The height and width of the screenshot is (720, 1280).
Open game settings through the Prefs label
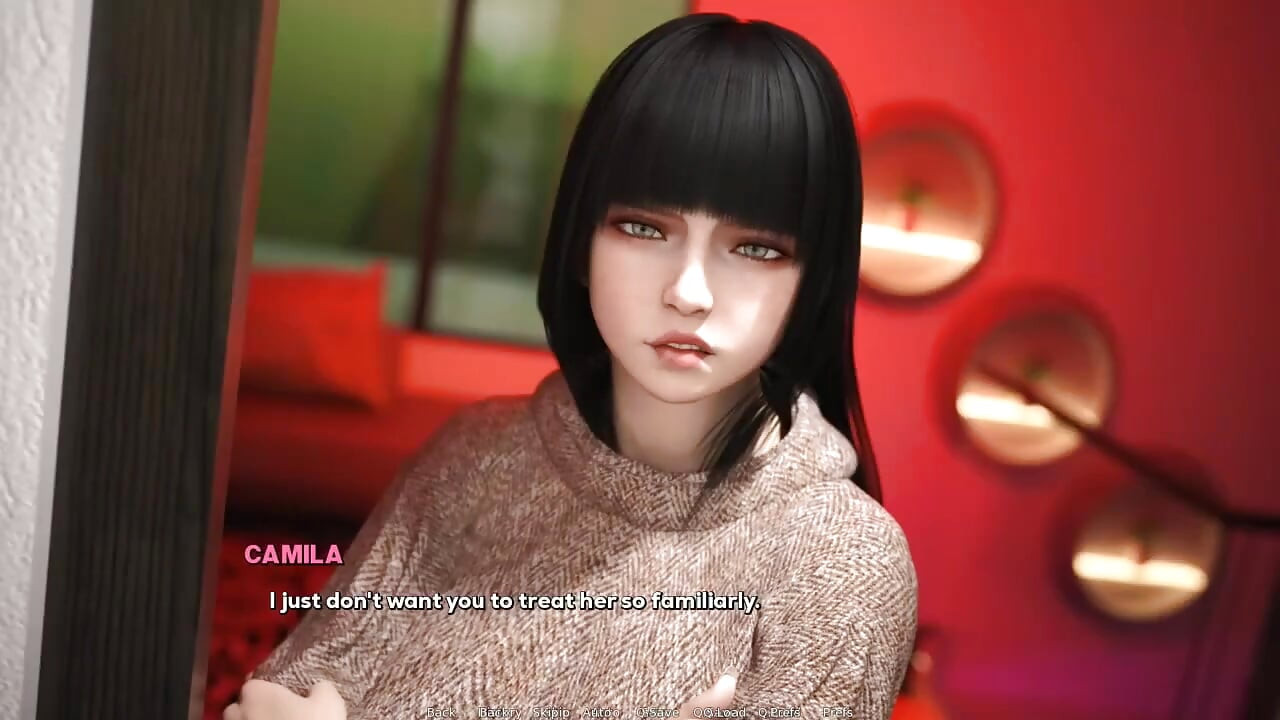tap(836, 711)
